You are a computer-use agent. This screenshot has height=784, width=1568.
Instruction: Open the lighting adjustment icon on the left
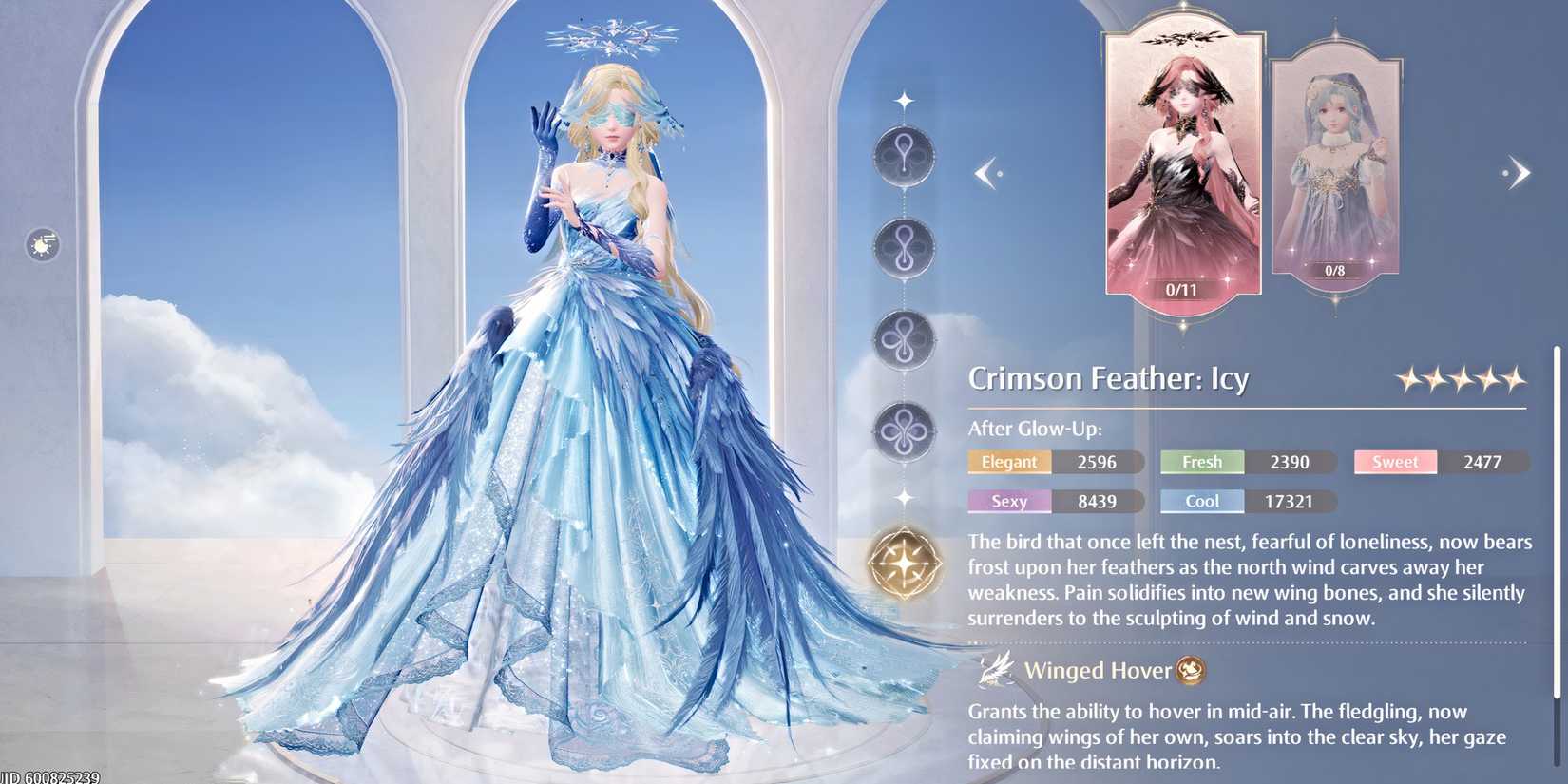point(42,245)
